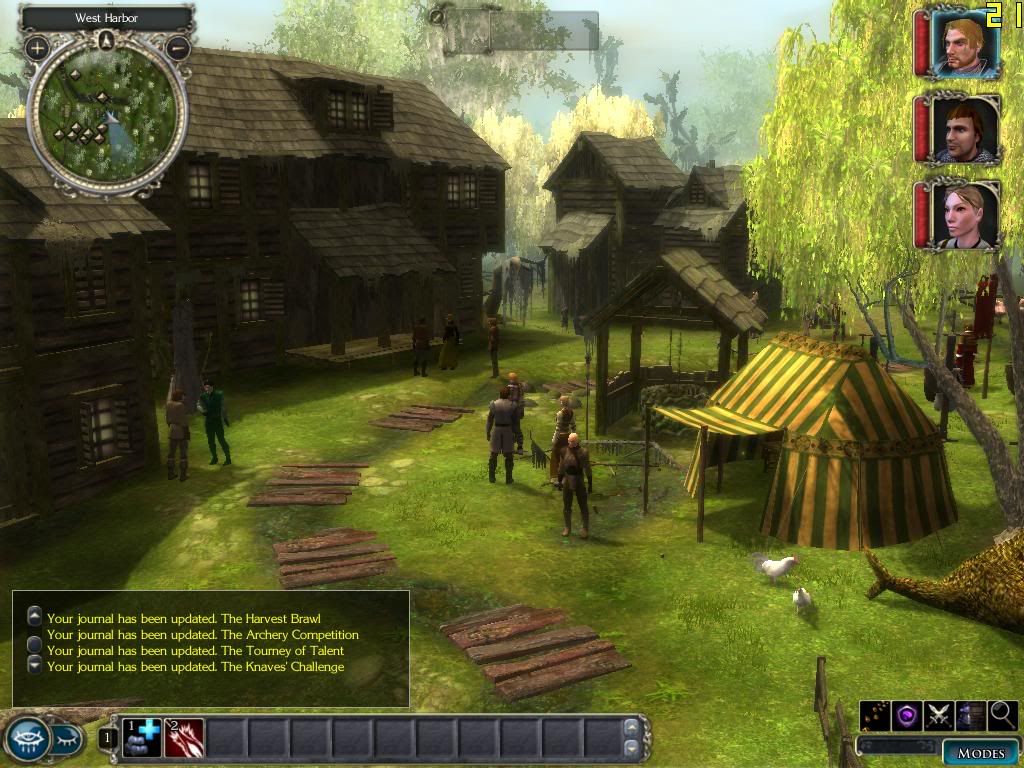
Task: Activate the red arrows ability in slot 2
Action: [184, 738]
